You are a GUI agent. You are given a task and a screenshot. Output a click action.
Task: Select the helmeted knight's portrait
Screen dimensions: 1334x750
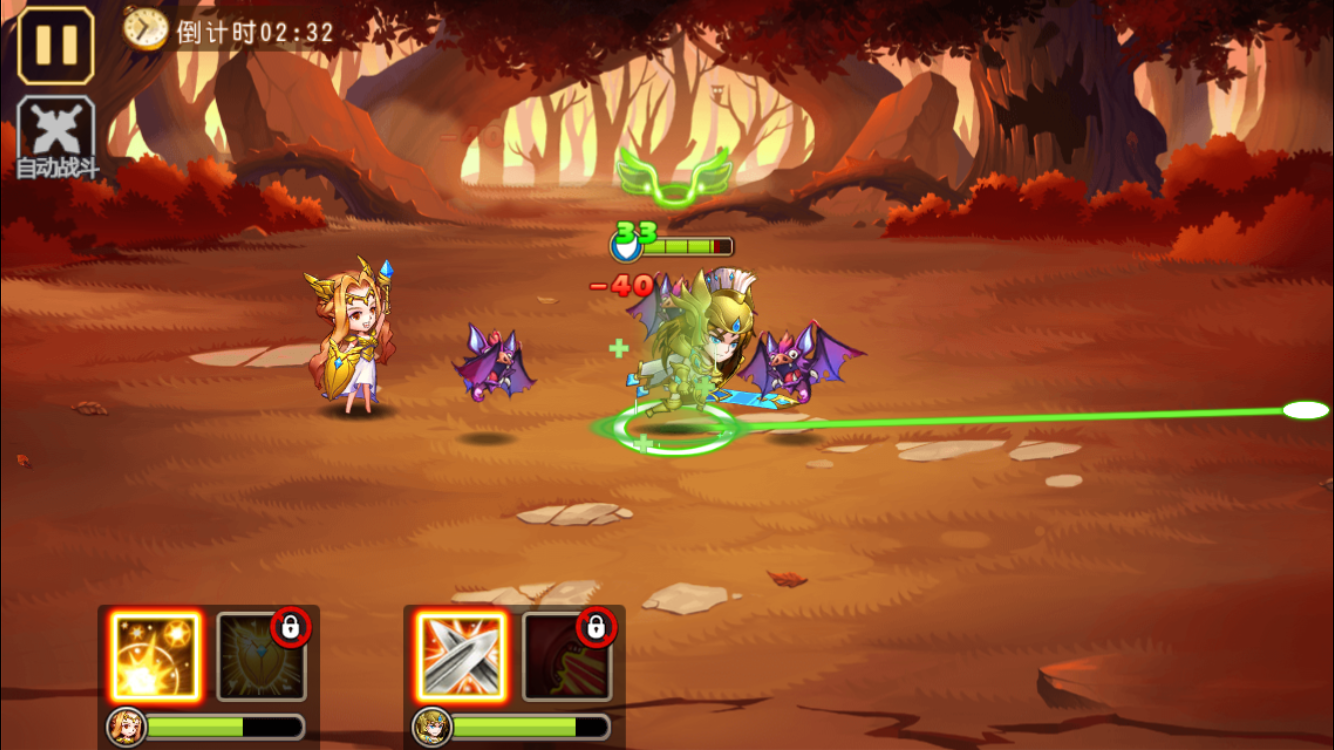[432, 727]
